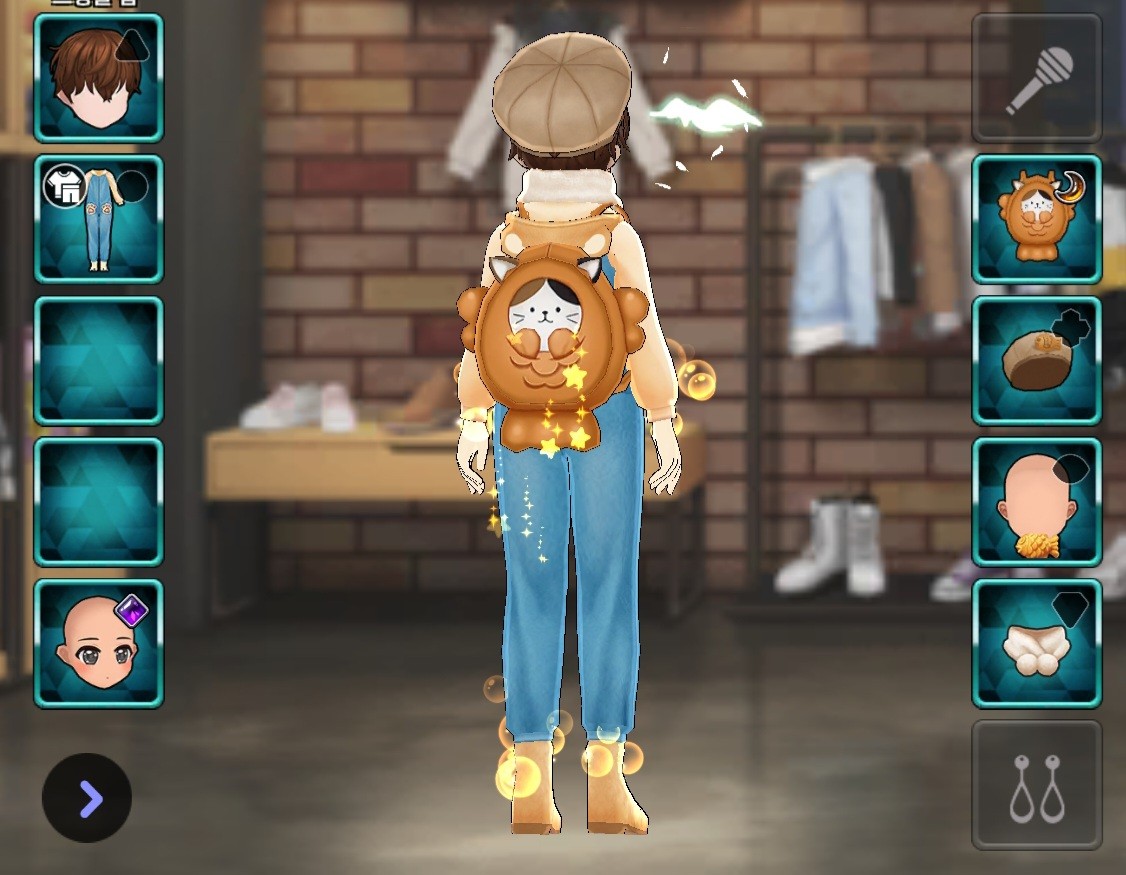Choose the face slot with purple gem
Screen dimensions: 1126x875
click(x=98, y=643)
